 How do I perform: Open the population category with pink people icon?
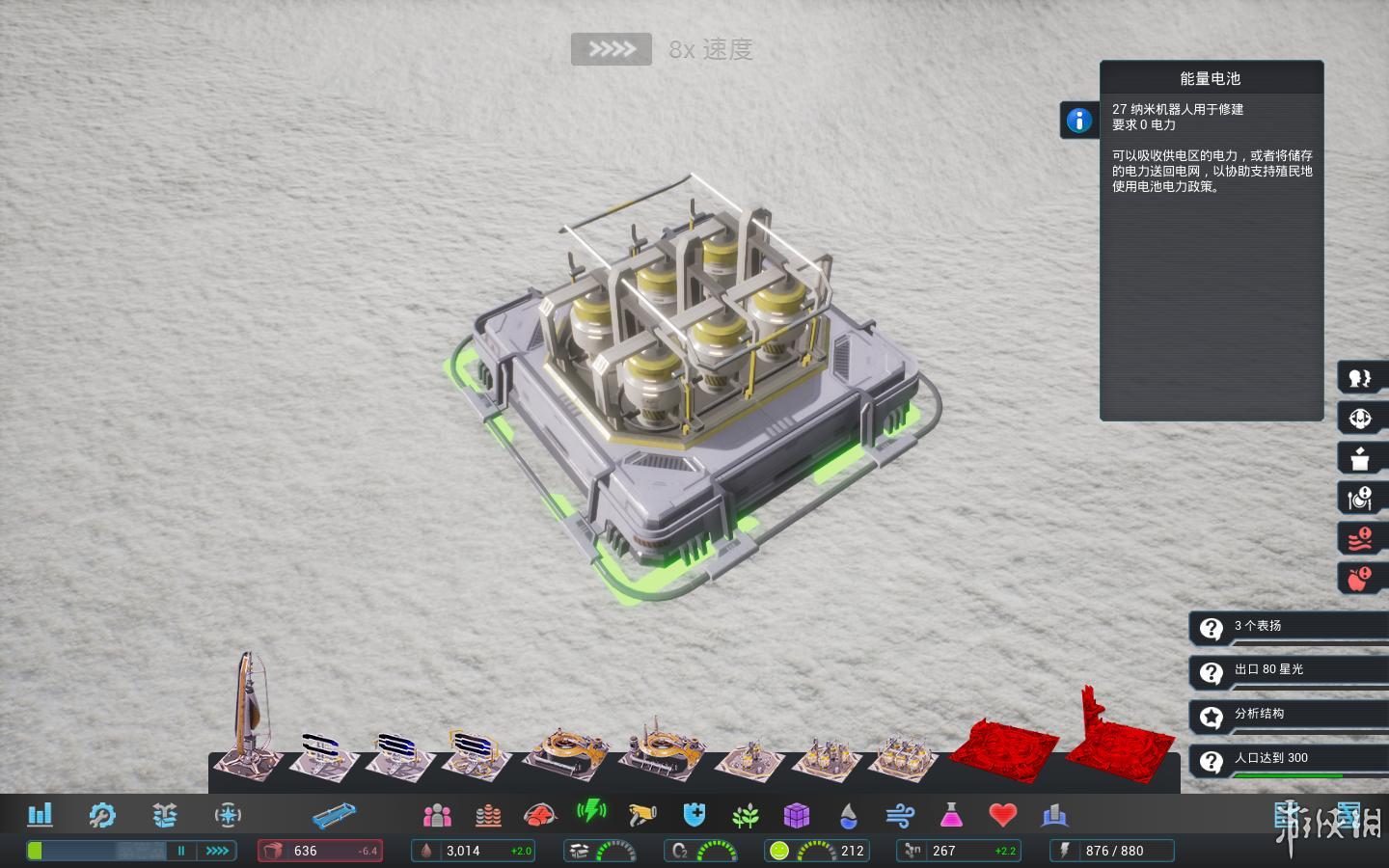[437, 816]
